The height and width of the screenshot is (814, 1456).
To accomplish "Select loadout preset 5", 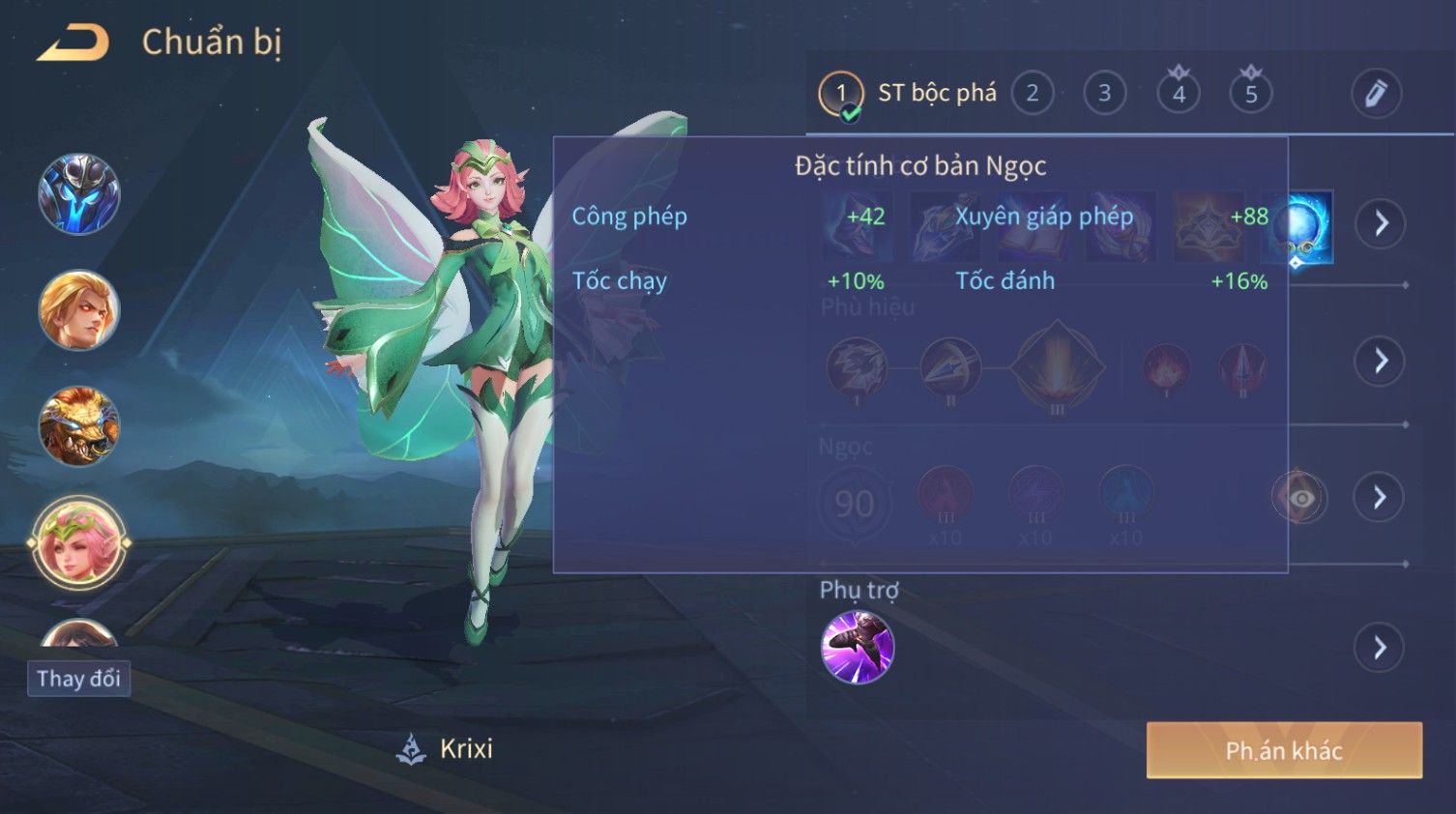I will click(1251, 94).
